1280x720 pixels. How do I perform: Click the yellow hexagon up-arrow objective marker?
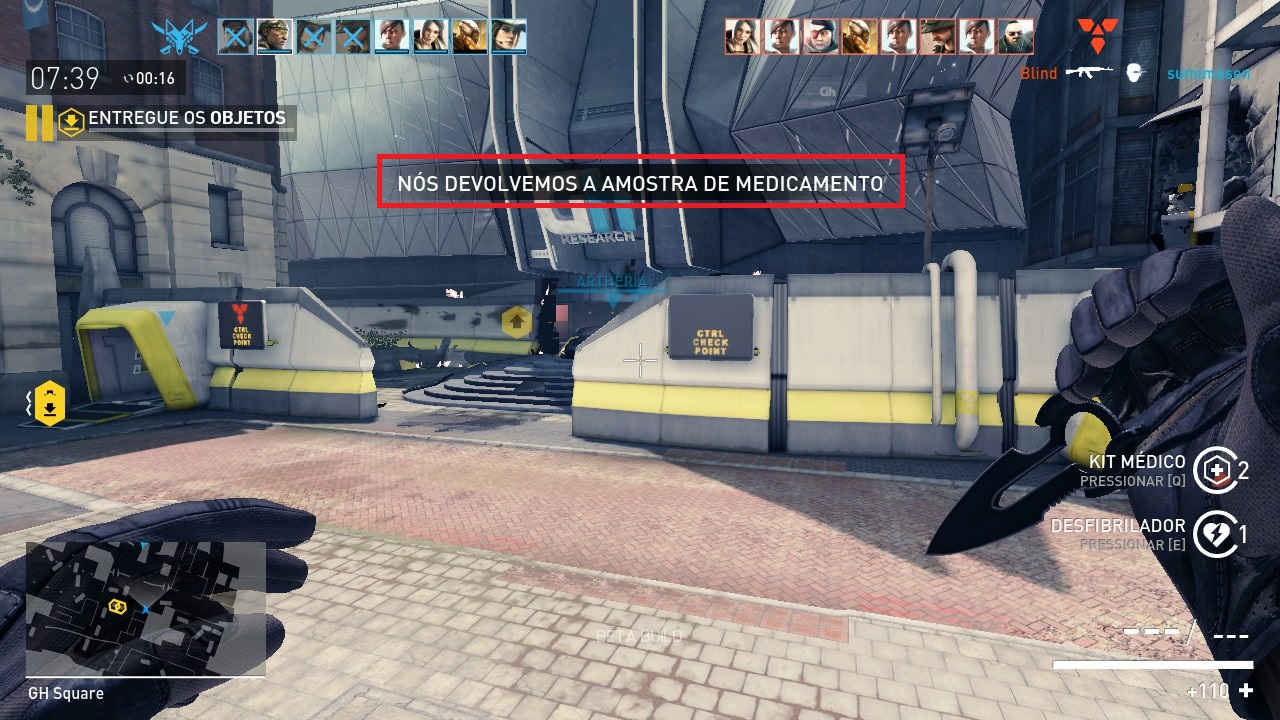[516, 322]
